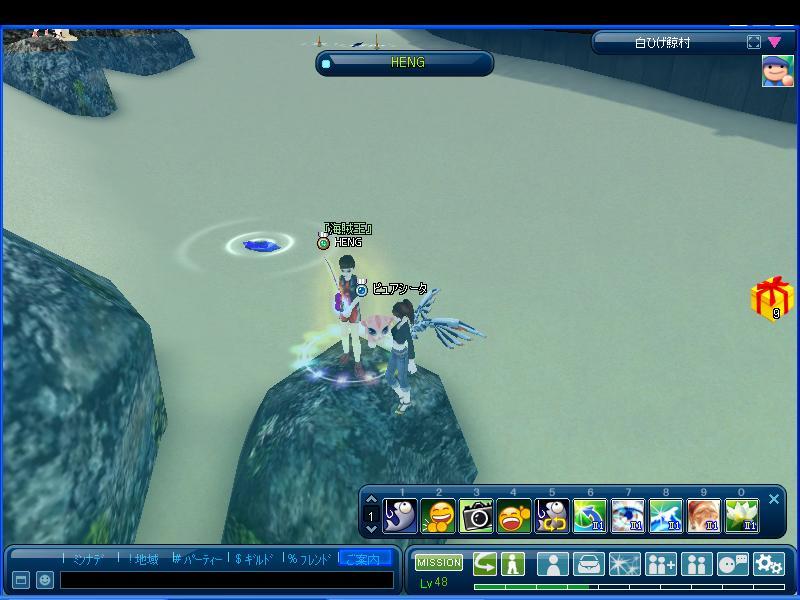The height and width of the screenshot is (600, 800).
Task: Switch to the パーティー chat tab
Action: pyautogui.click(x=198, y=559)
